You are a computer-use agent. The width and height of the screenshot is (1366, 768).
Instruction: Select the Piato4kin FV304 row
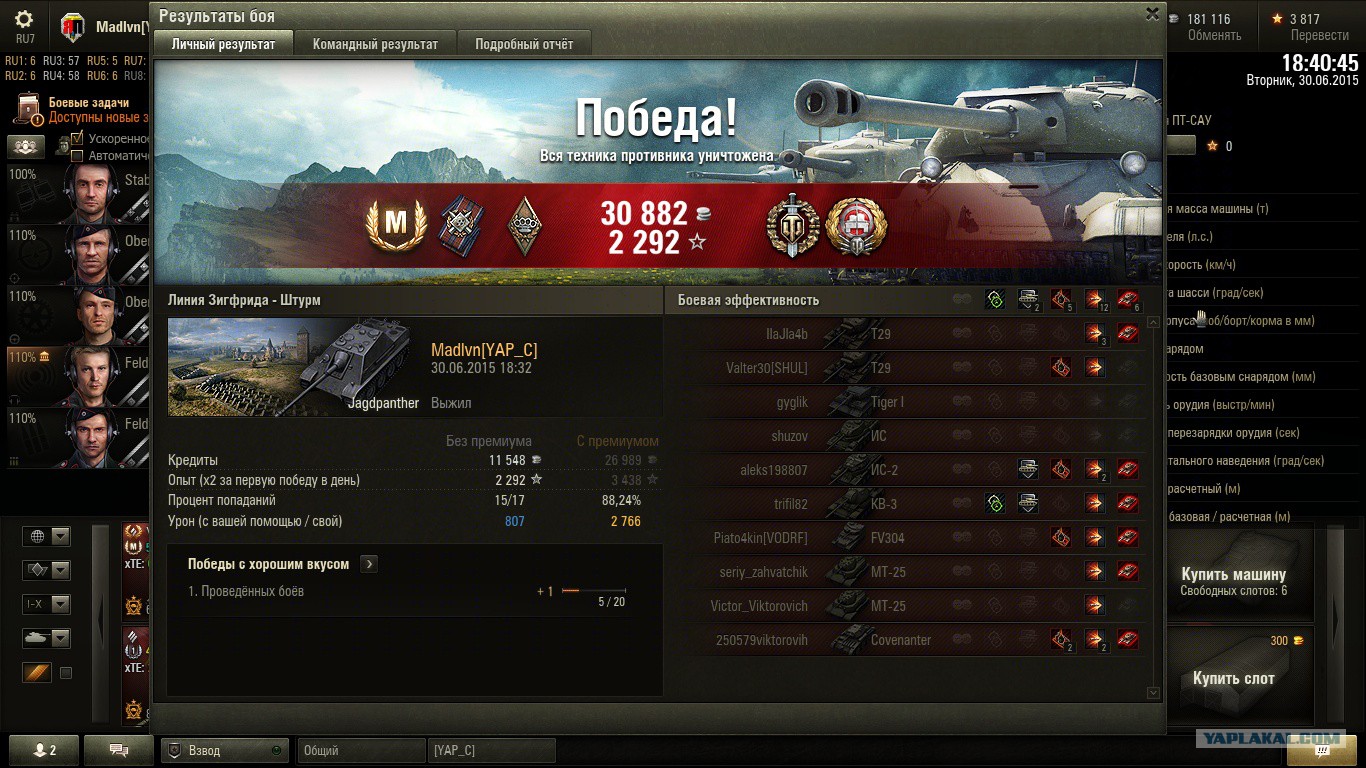tap(920, 538)
